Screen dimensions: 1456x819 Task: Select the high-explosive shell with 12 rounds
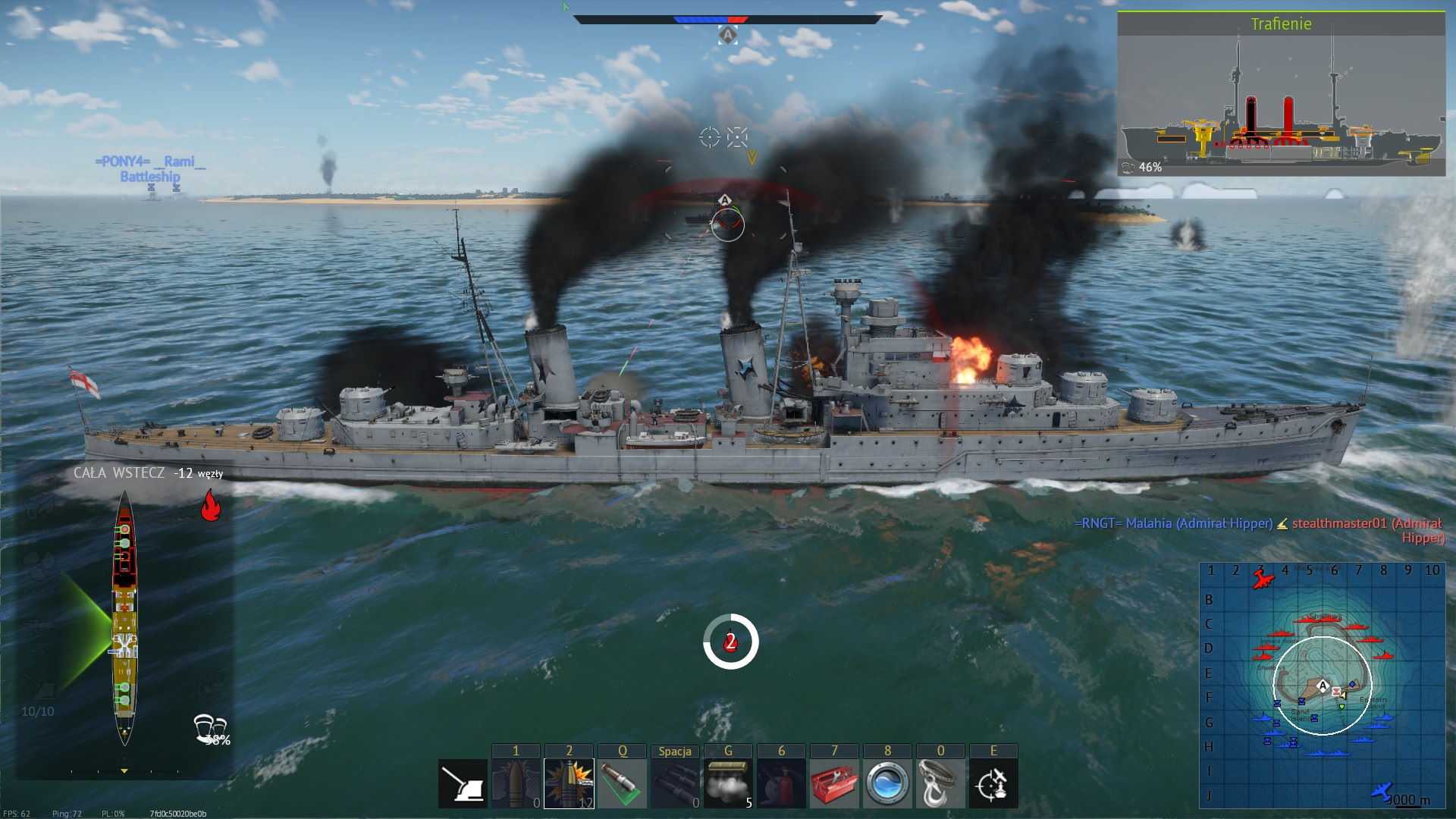569,784
